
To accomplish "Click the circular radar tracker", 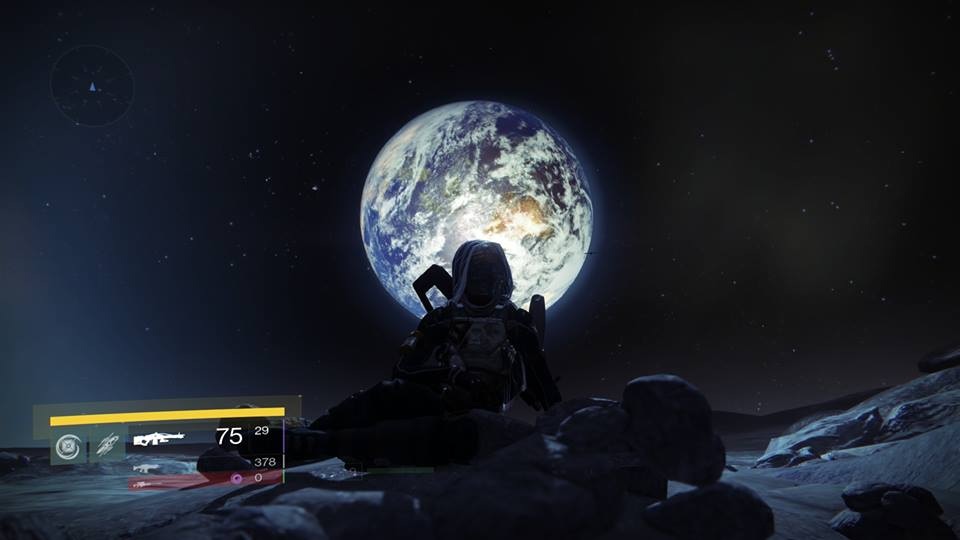I will (92, 86).
